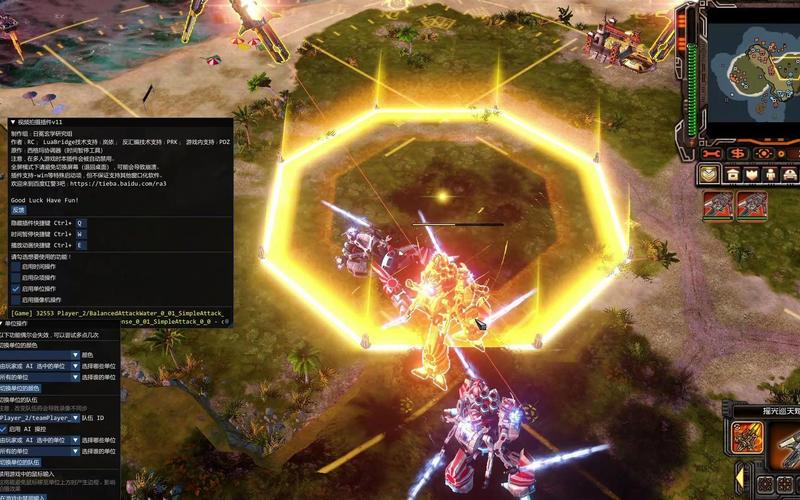Activate the dollar-sign sell mode button
This screenshot has height=500, width=800.
tap(739, 153)
